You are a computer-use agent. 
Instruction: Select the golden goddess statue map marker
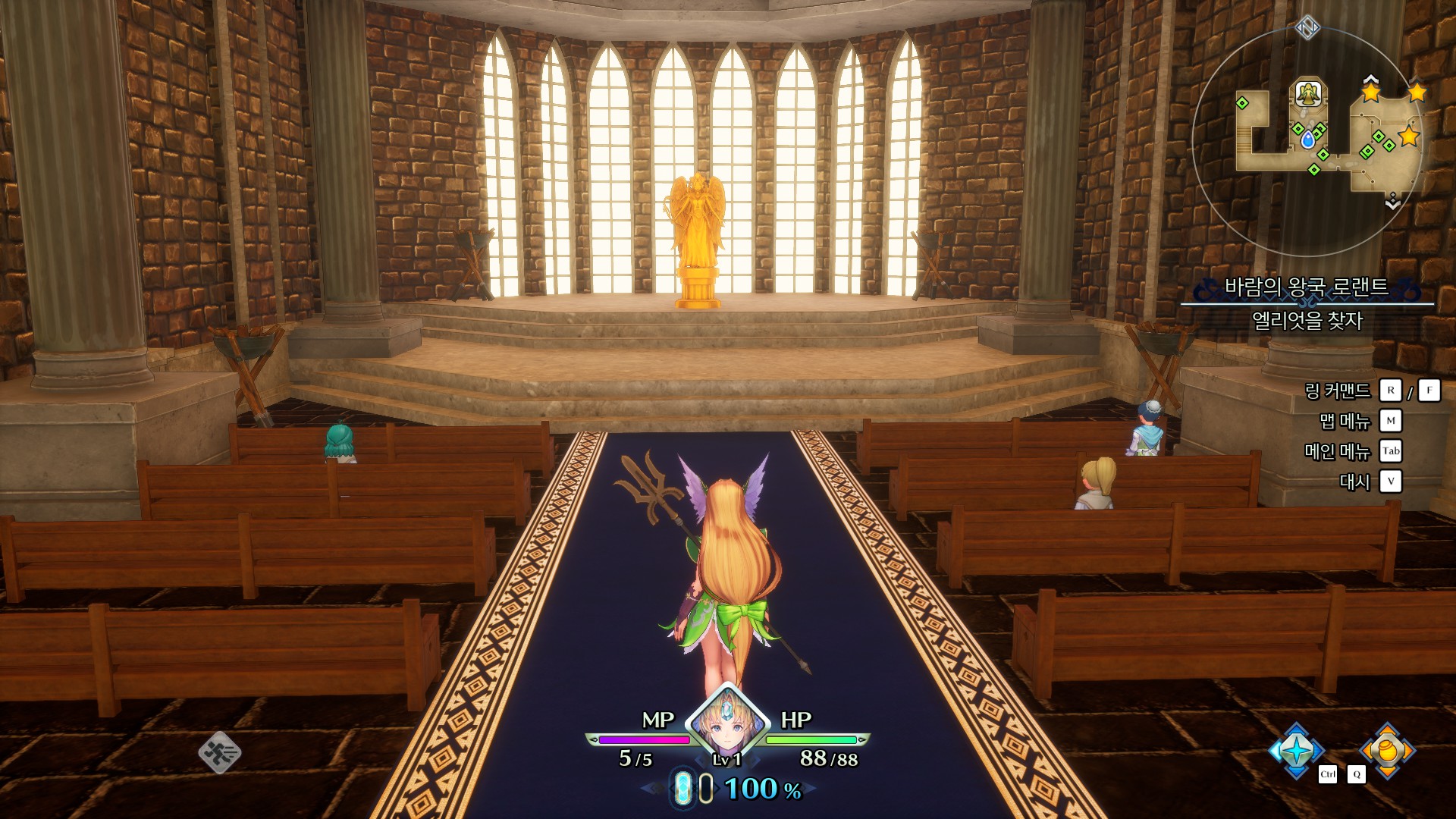pos(1307,94)
